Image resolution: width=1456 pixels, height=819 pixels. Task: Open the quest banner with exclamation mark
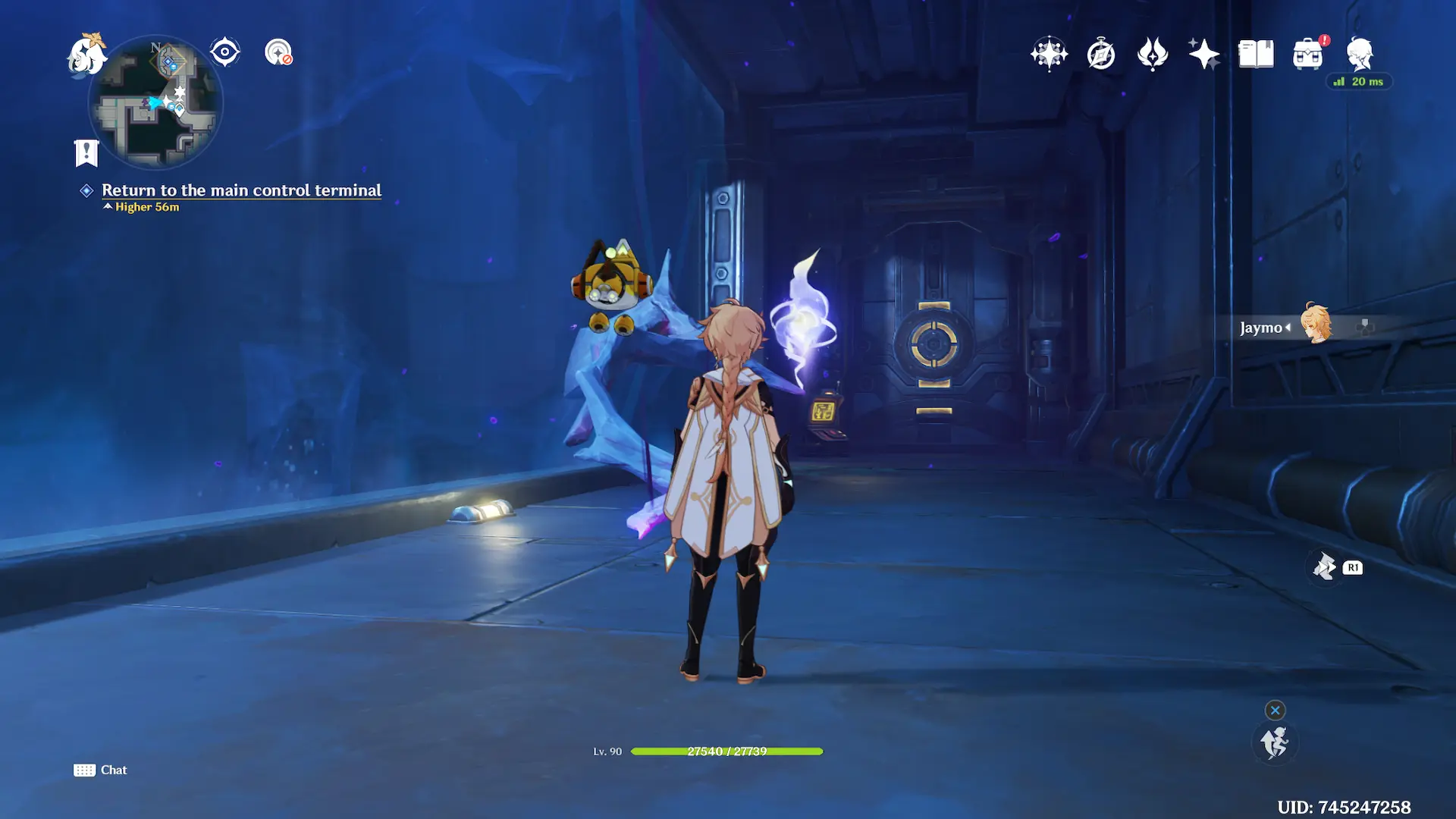86,153
